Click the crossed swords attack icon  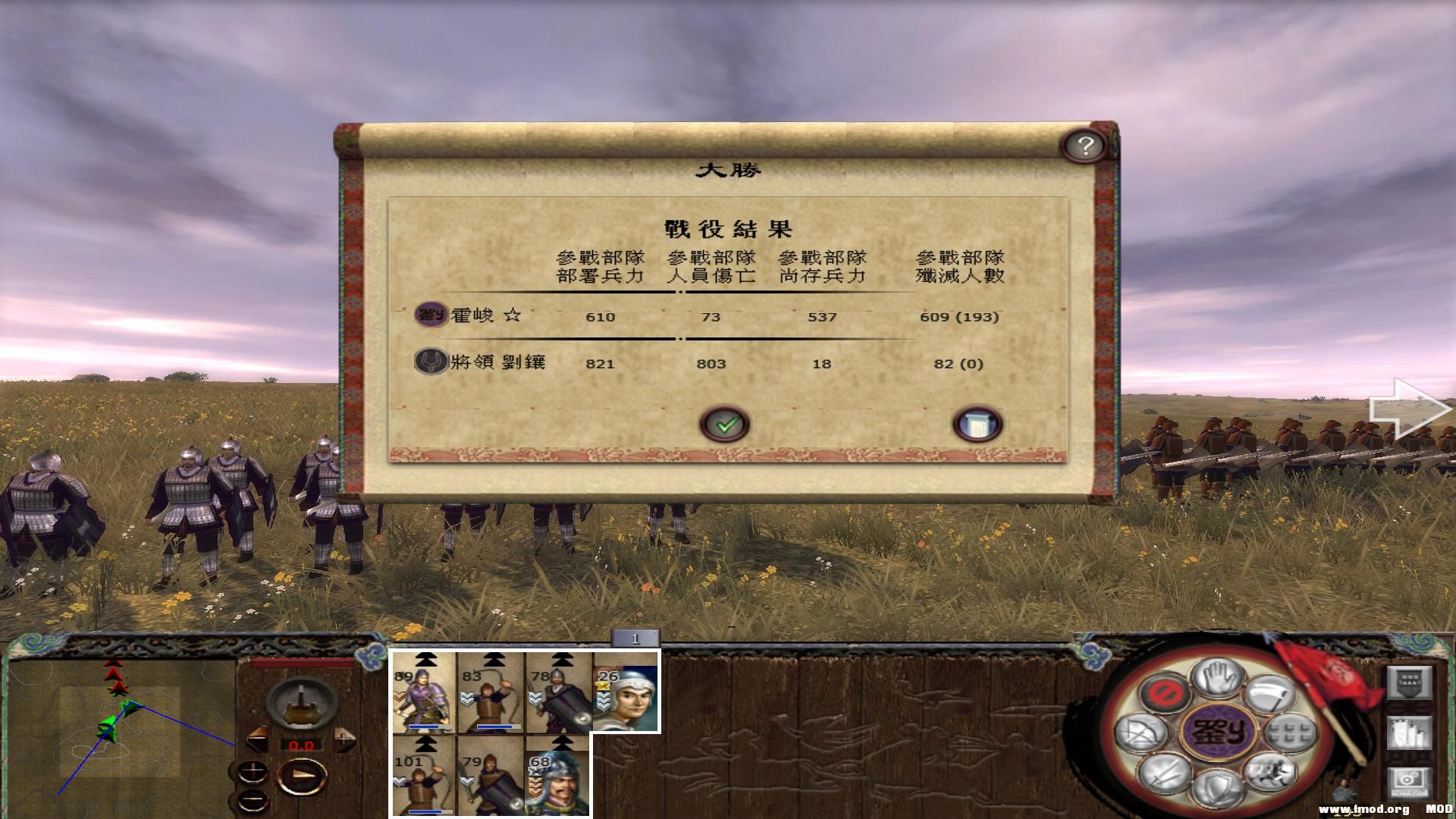click(x=1164, y=772)
